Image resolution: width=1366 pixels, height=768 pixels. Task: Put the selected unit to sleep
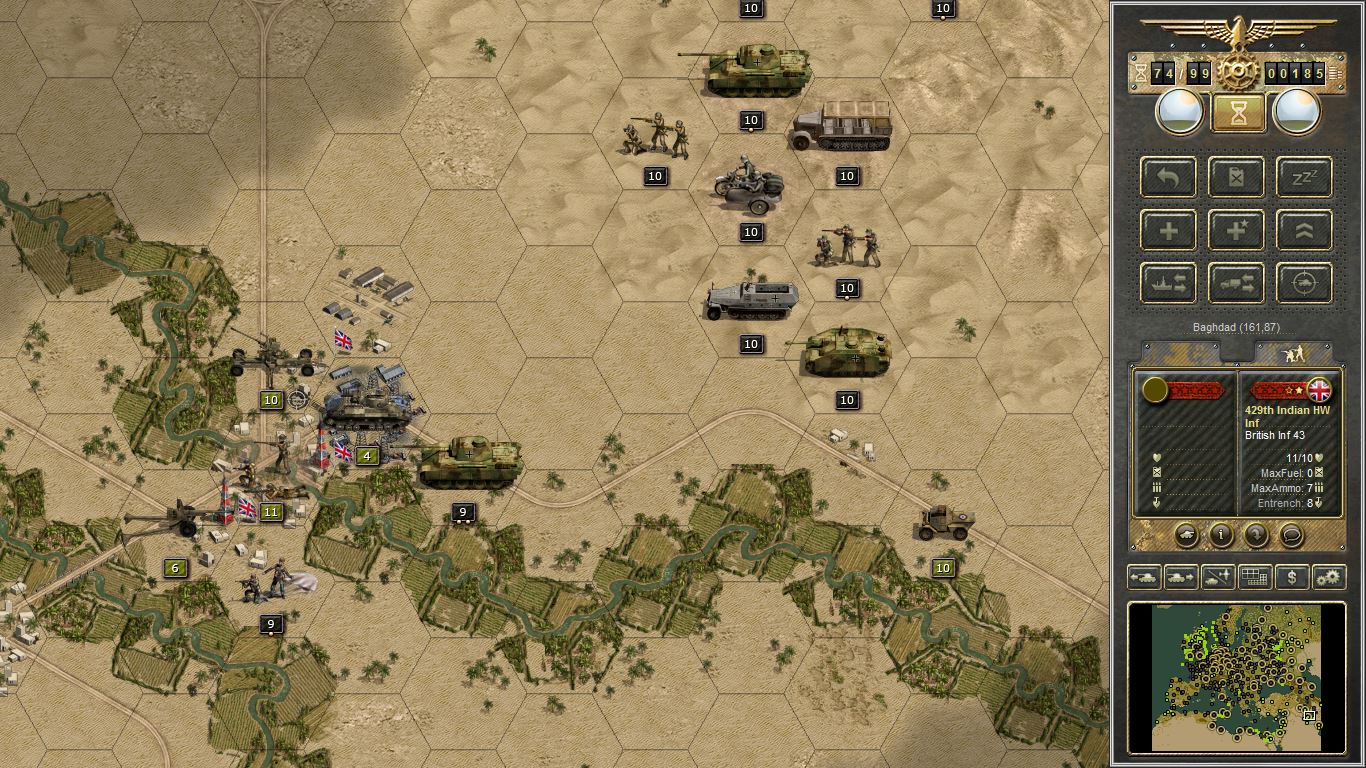pos(1303,177)
